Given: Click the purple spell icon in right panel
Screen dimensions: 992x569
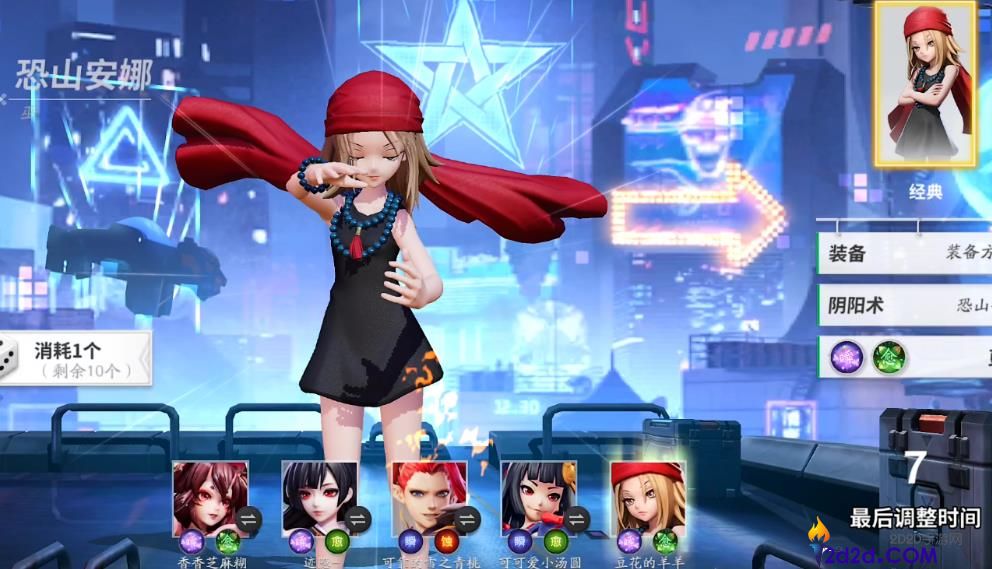Looking at the screenshot, I should [x=847, y=356].
